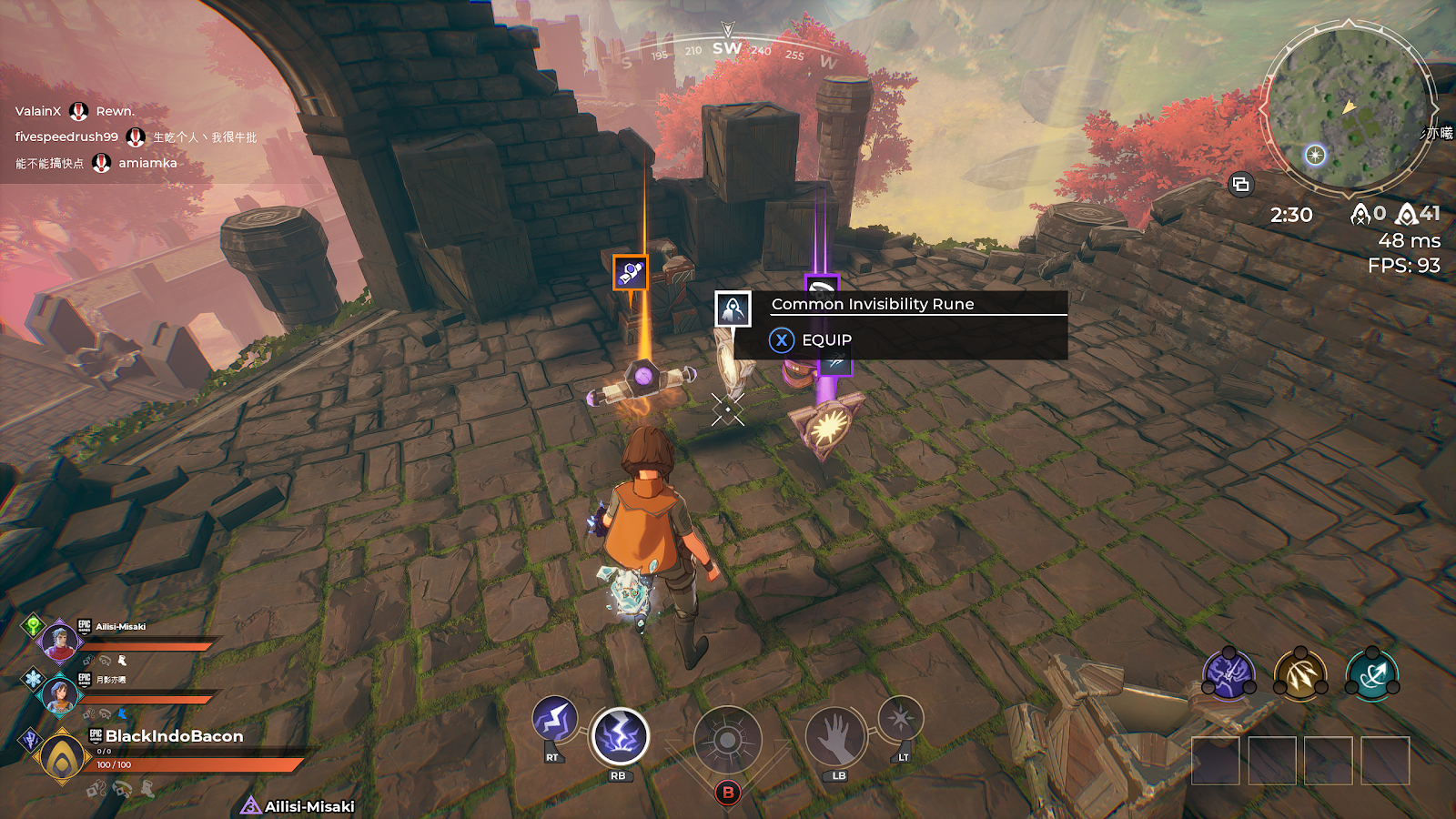Screen dimensions: 1456x819
Task: Click the snowflake frost class icon
Action: (x=33, y=679)
